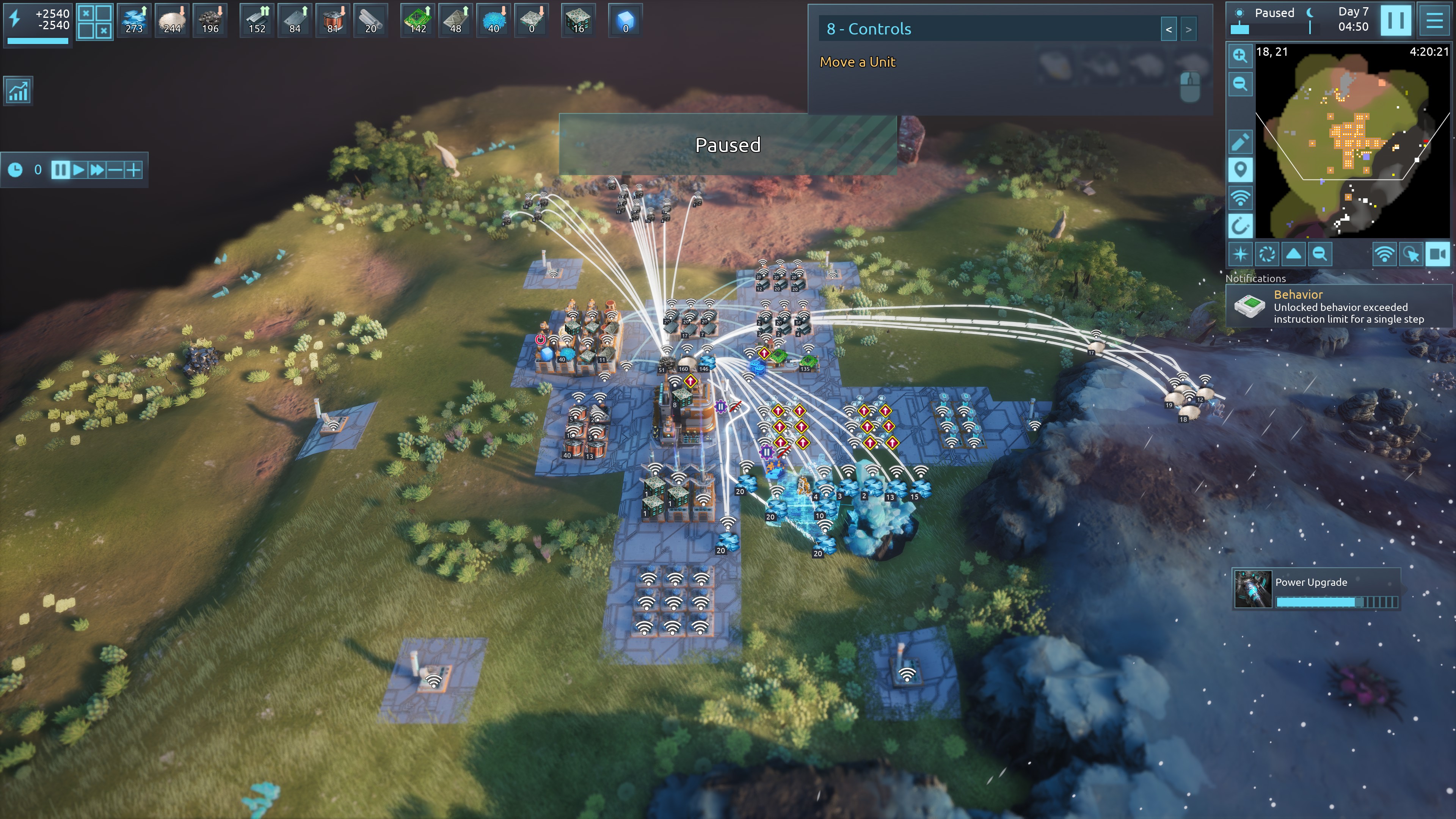Screen dimensions: 1456x819
Task: Toggle the large pause button beside the day clock
Action: 1395,20
